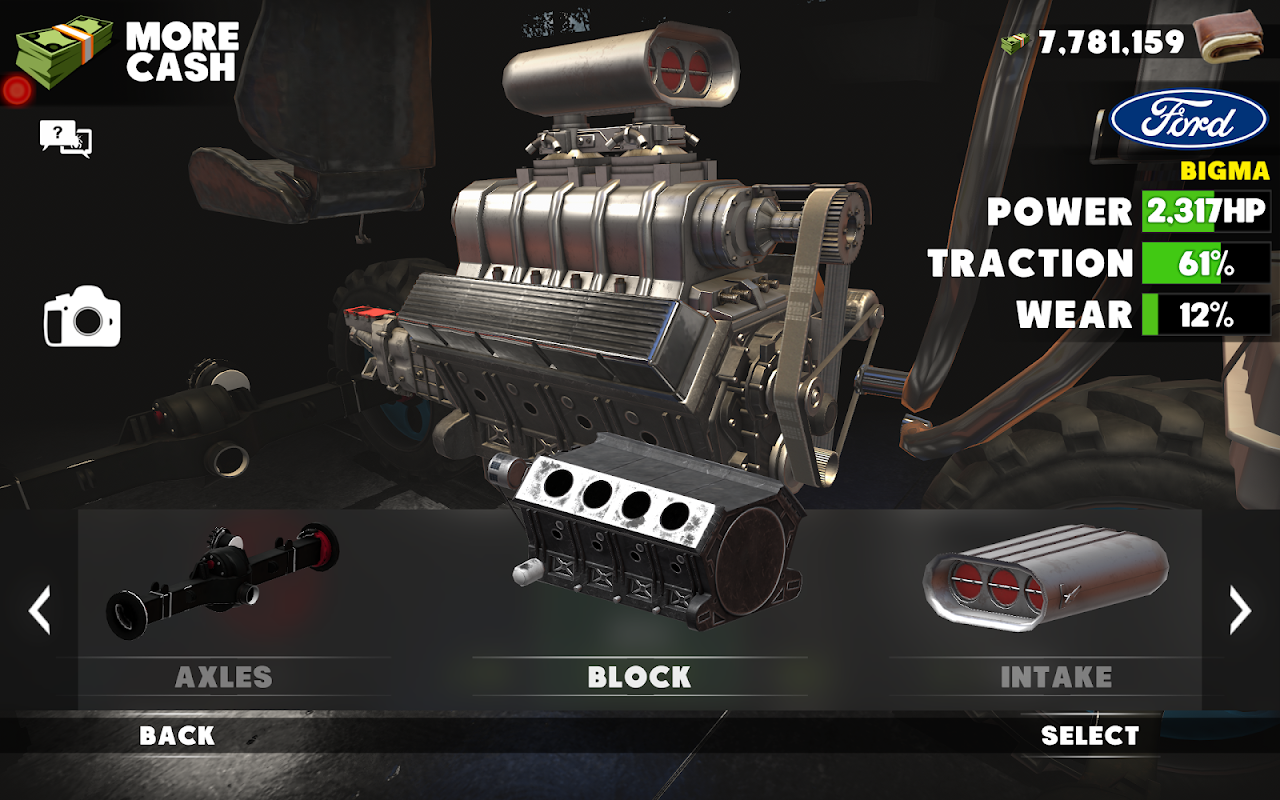Take a photo with the camera icon
1280x800 pixels.
pos(82,318)
